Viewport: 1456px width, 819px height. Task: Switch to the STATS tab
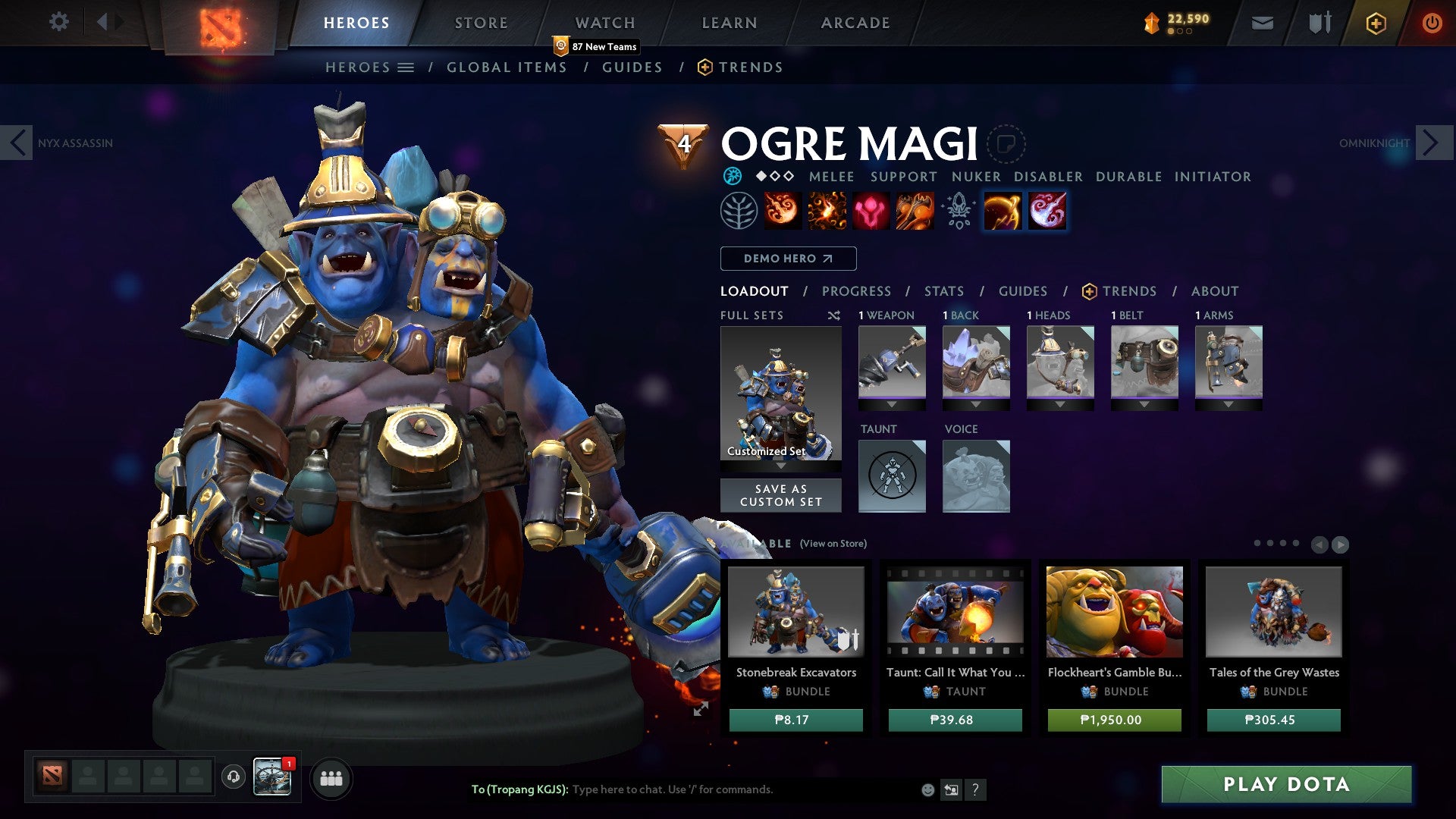pyautogui.click(x=943, y=290)
